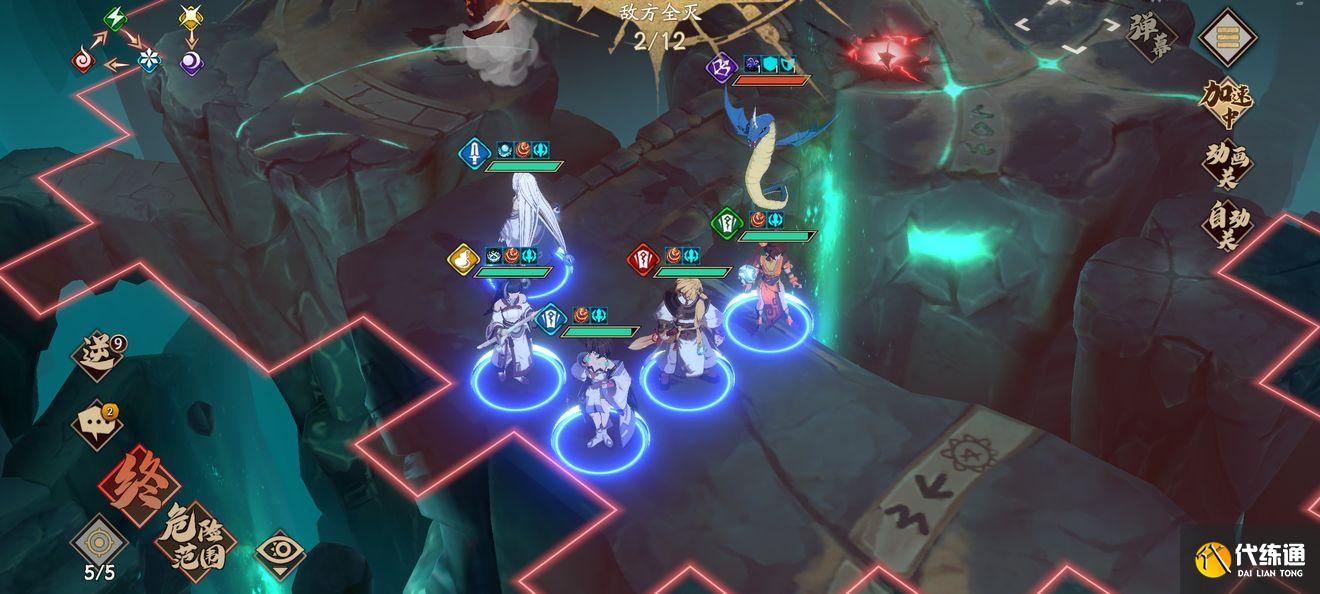
Task: Open the element affinity chart
Action: point(138,42)
